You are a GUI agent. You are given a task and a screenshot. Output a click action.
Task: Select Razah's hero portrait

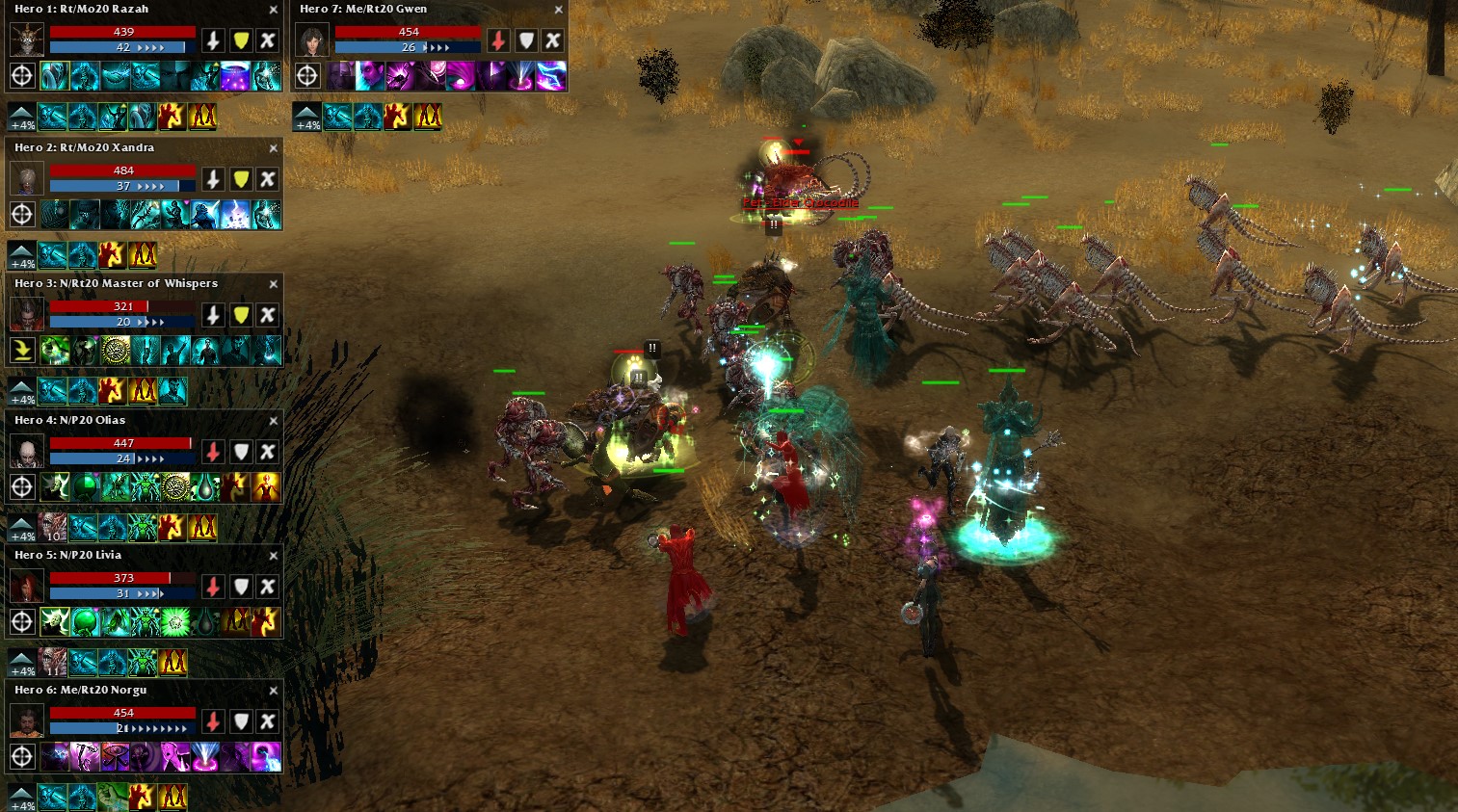click(x=26, y=39)
